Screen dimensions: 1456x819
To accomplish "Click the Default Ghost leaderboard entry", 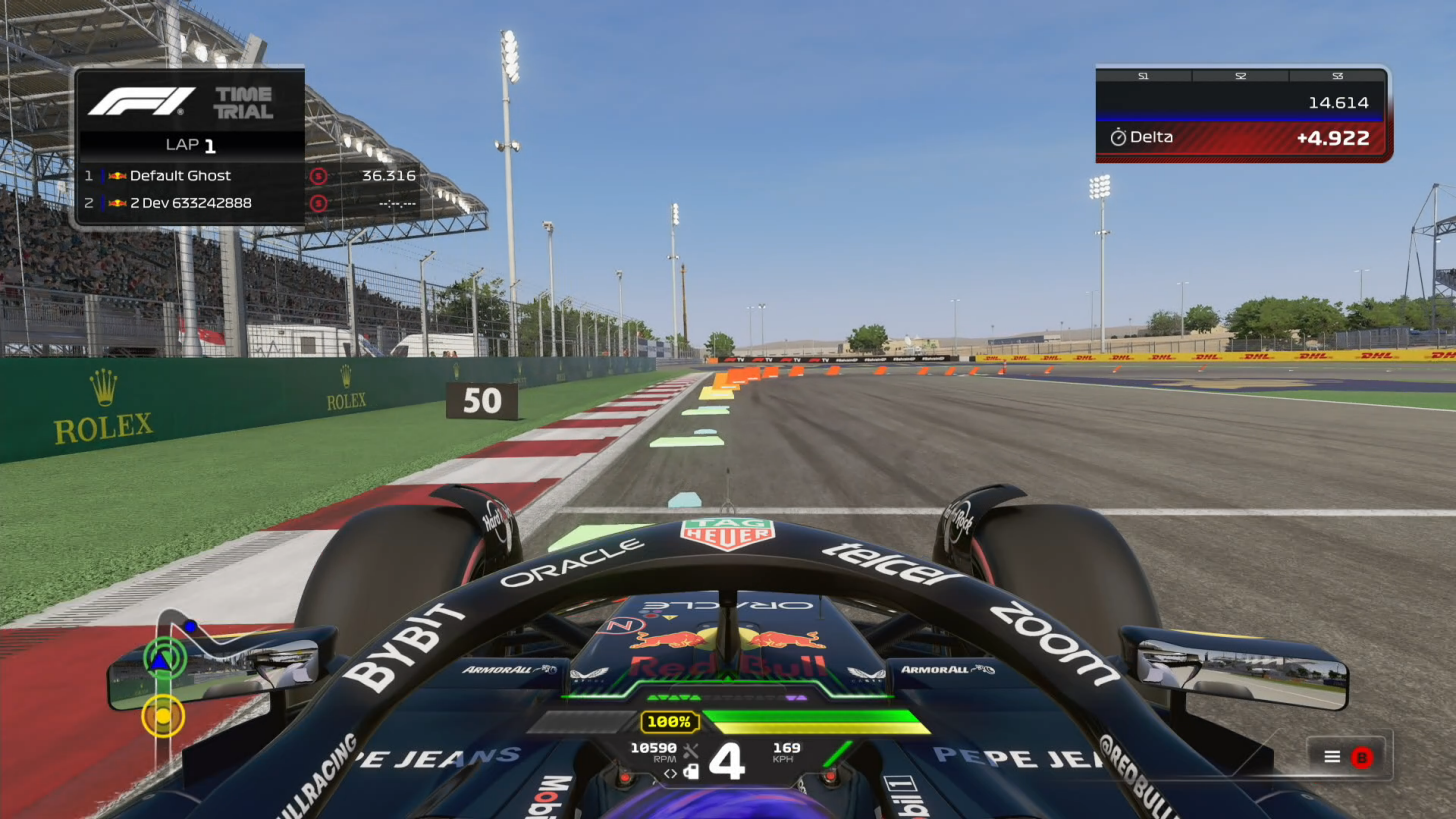I will click(x=180, y=176).
